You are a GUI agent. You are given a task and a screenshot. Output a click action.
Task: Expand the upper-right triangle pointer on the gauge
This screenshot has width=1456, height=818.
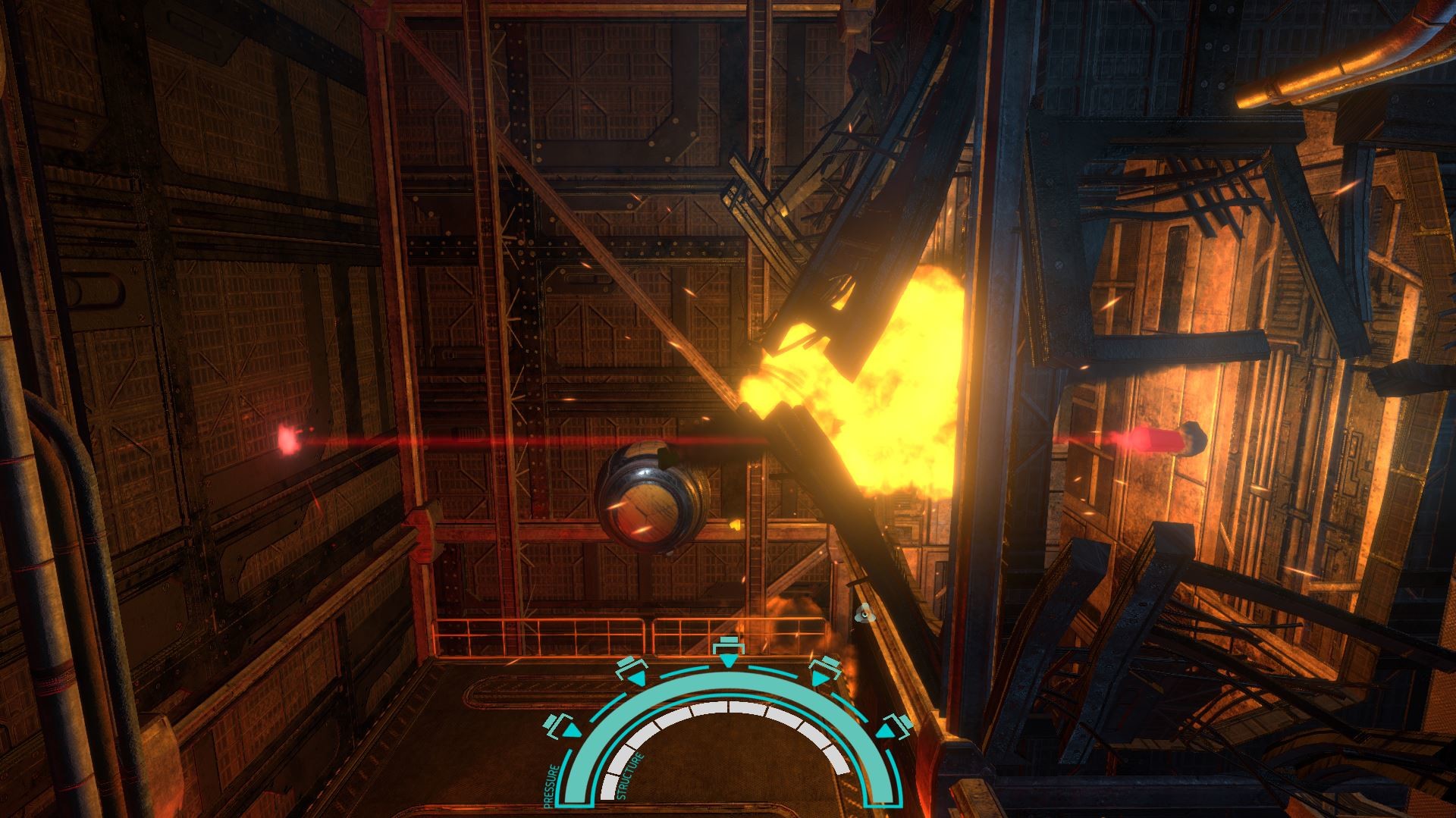pos(821,677)
